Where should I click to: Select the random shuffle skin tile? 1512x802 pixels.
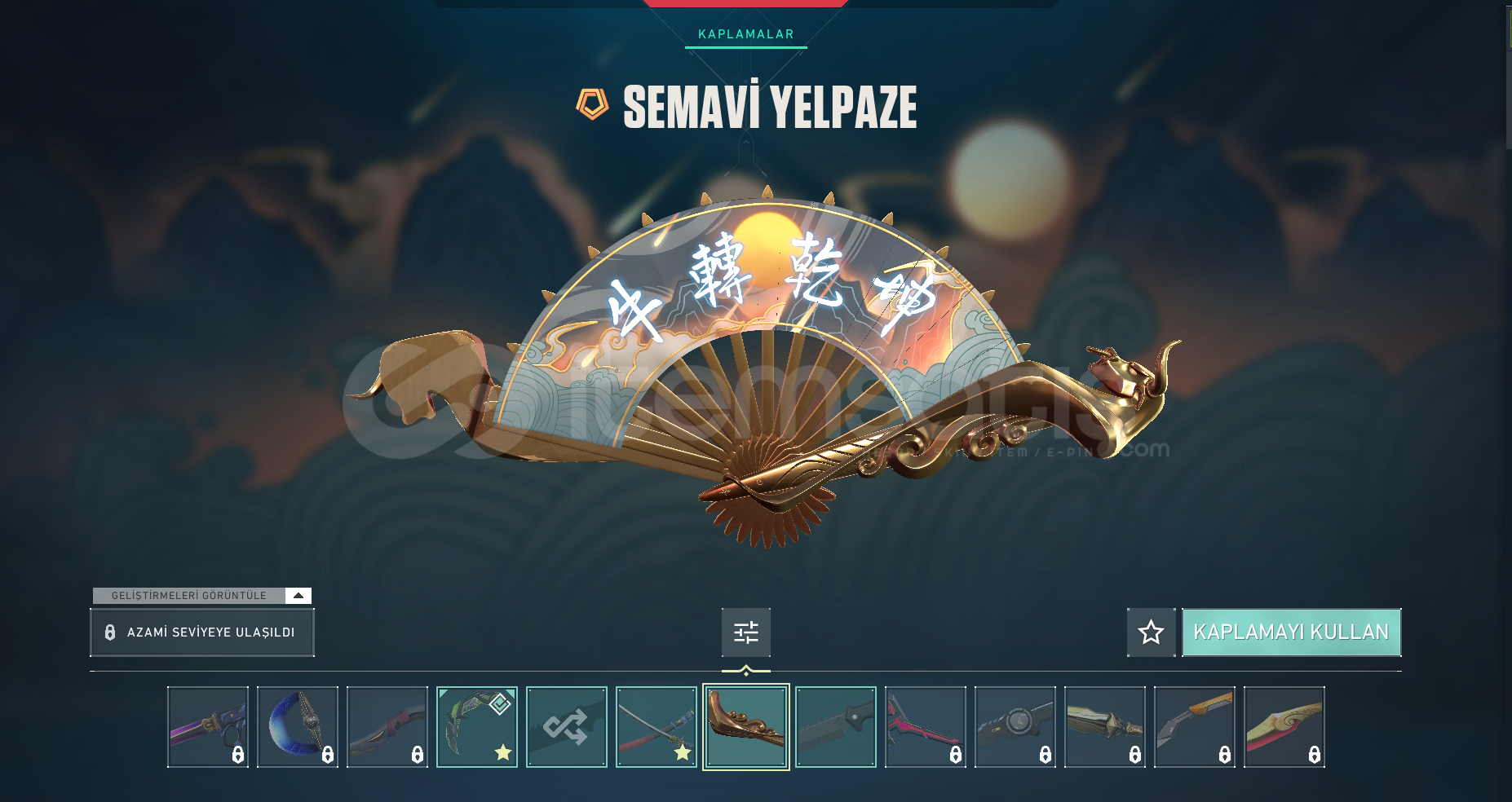[x=567, y=727]
